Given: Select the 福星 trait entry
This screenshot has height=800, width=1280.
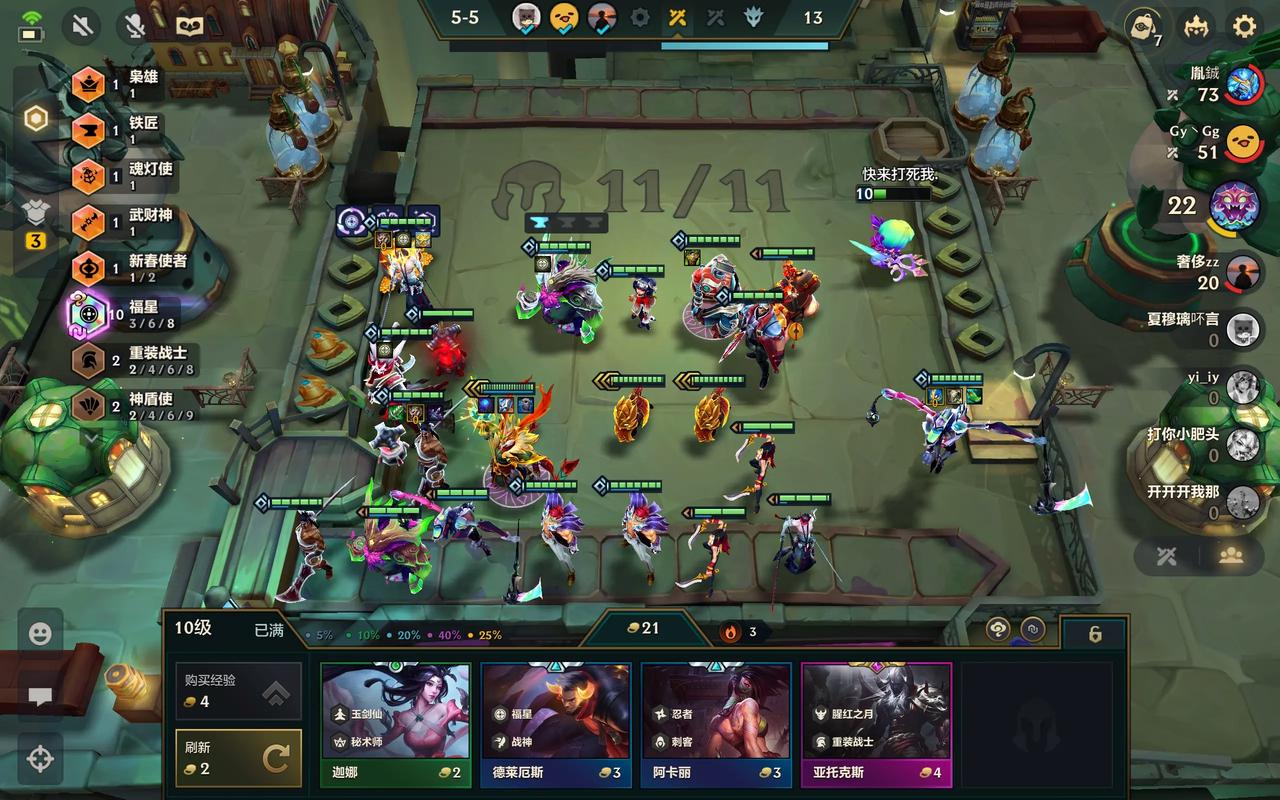Looking at the screenshot, I should (130, 316).
